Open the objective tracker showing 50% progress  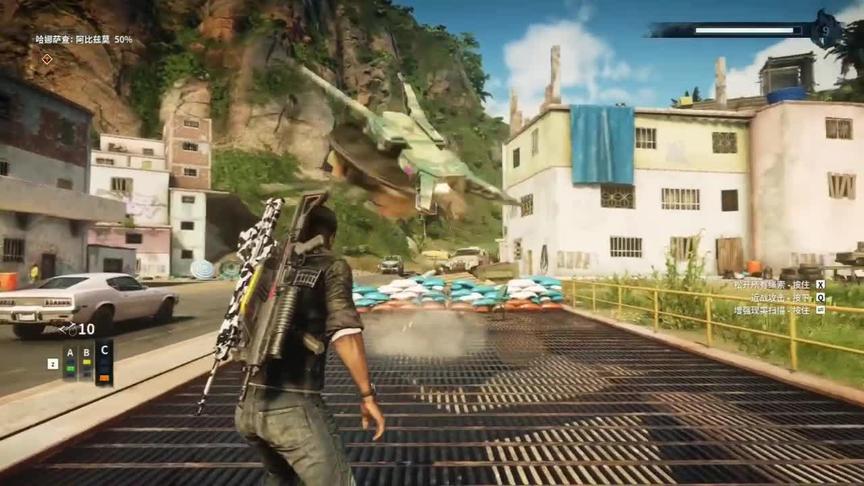(84, 40)
